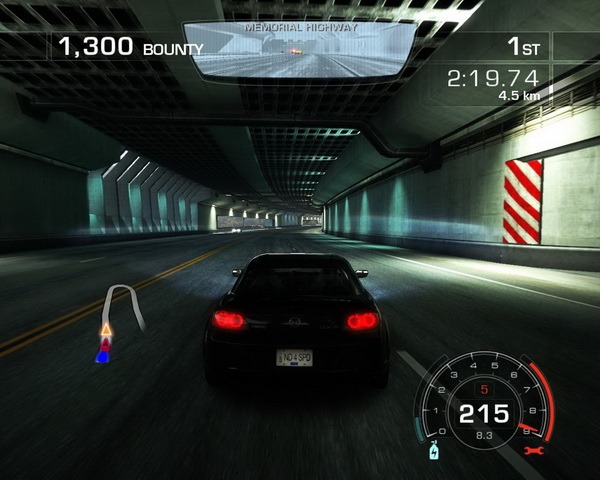The height and width of the screenshot is (480, 600).
Task: Select the orange triangle marker on minimap
Action: pyautogui.click(x=105, y=329)
